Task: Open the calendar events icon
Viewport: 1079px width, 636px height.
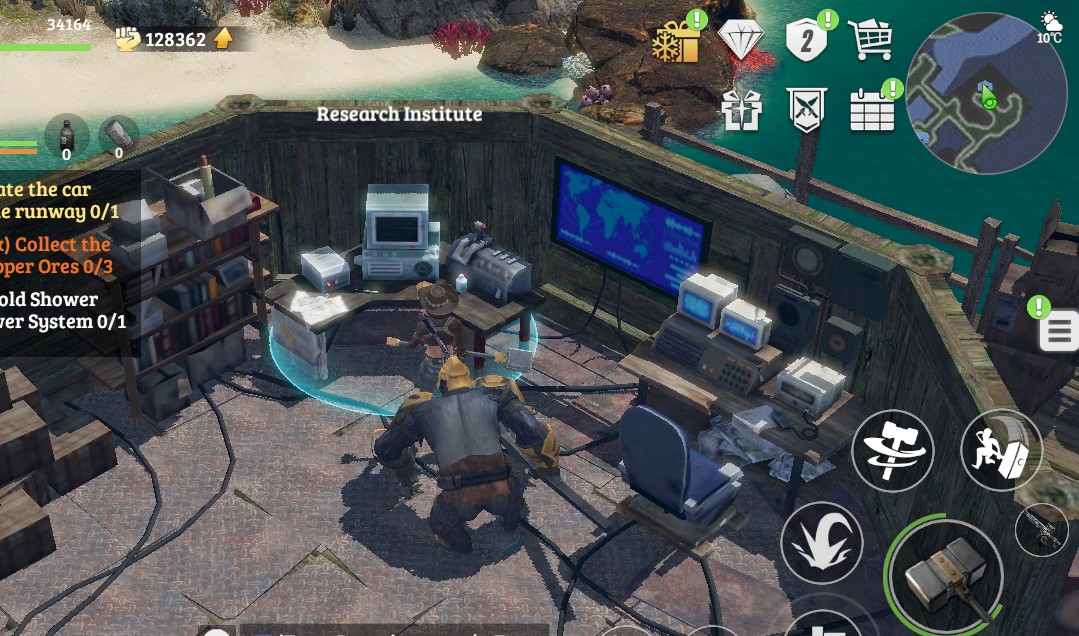Action: (x=872, y=110)
